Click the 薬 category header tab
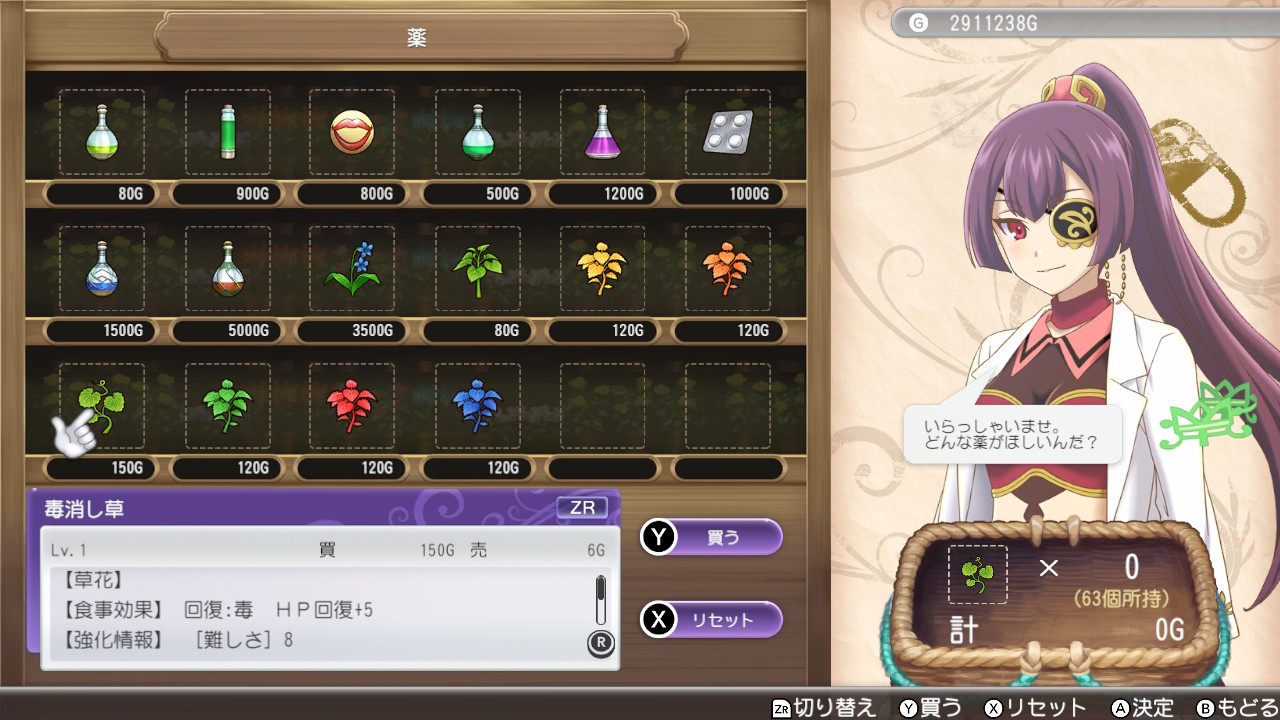Image resolution: width=1280 pixels, height=720 pixels. (x=415, y=38)
